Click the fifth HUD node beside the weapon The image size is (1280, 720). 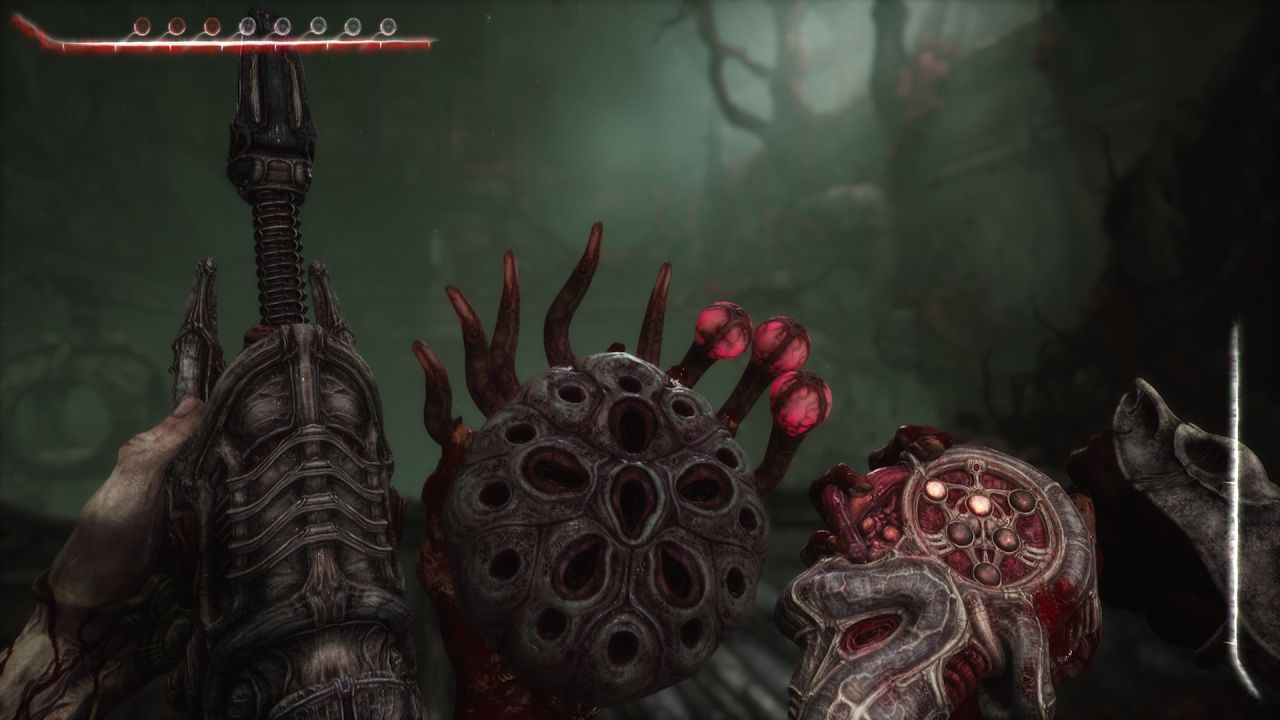(x=281, y=24)
